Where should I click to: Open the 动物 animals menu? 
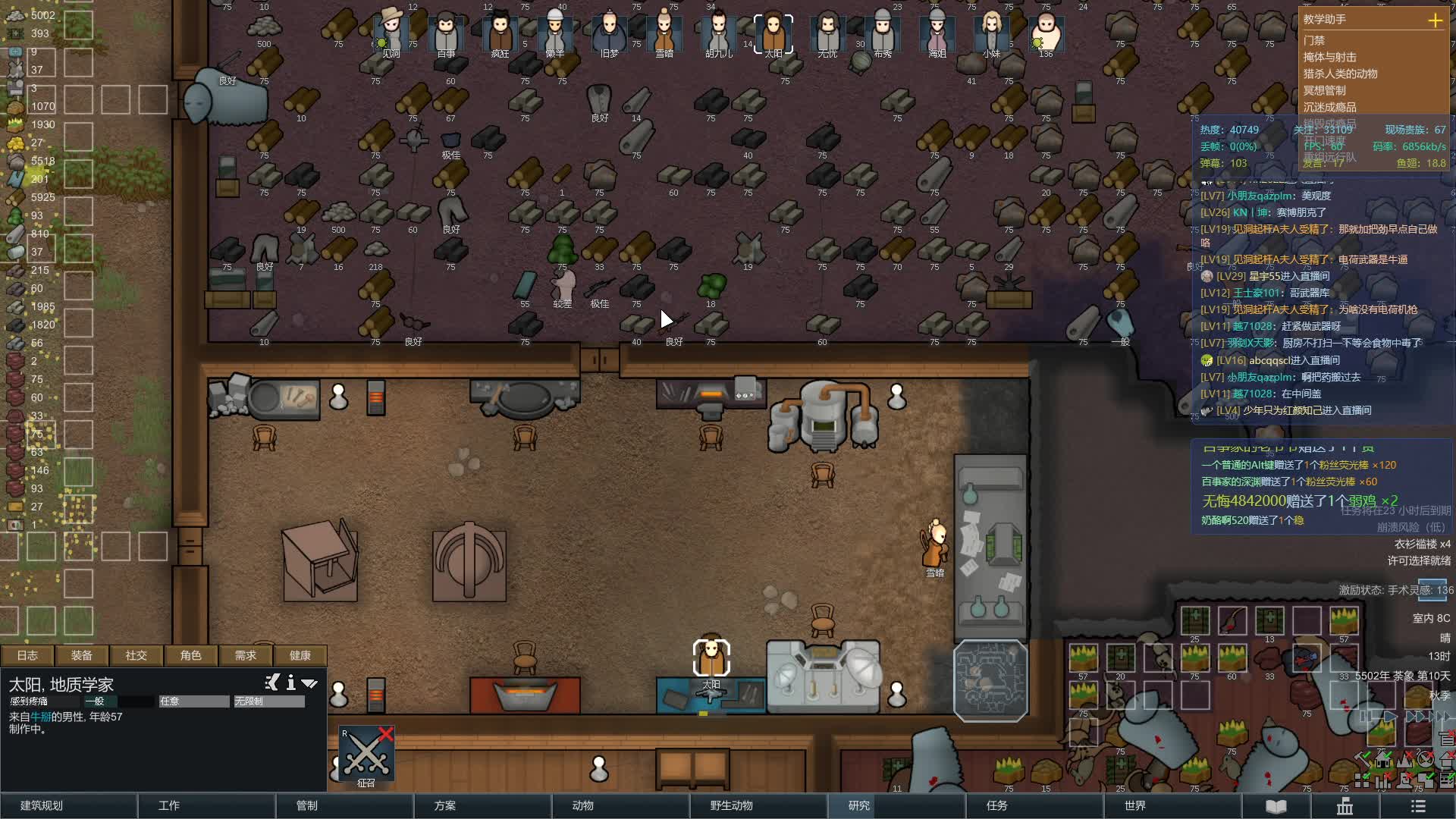582,805
